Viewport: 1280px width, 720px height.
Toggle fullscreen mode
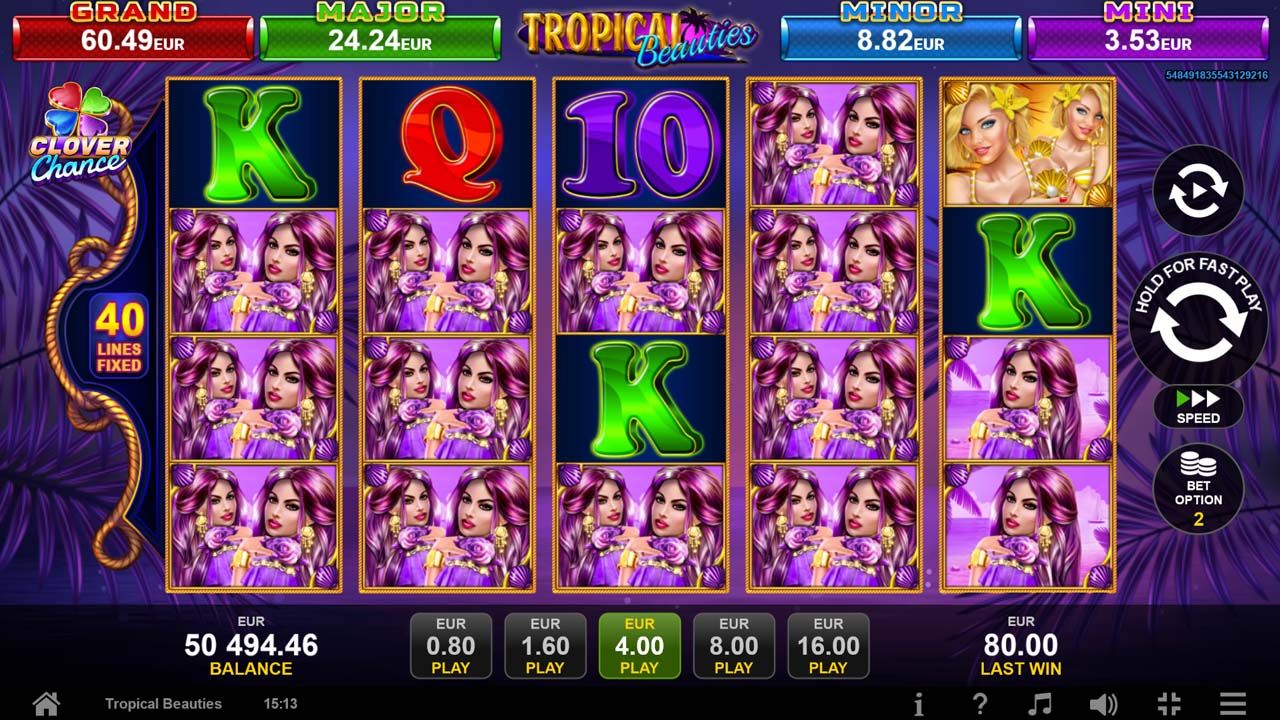(x=1168, y=703)
